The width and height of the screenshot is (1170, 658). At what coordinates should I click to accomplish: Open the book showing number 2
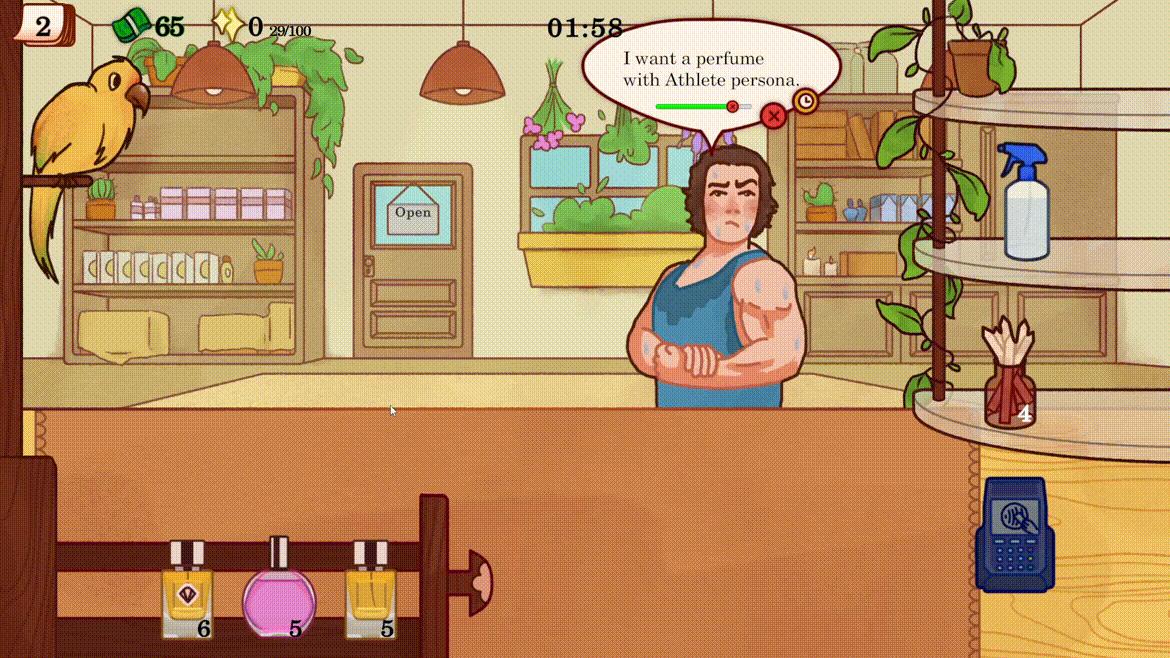point(43,25)
